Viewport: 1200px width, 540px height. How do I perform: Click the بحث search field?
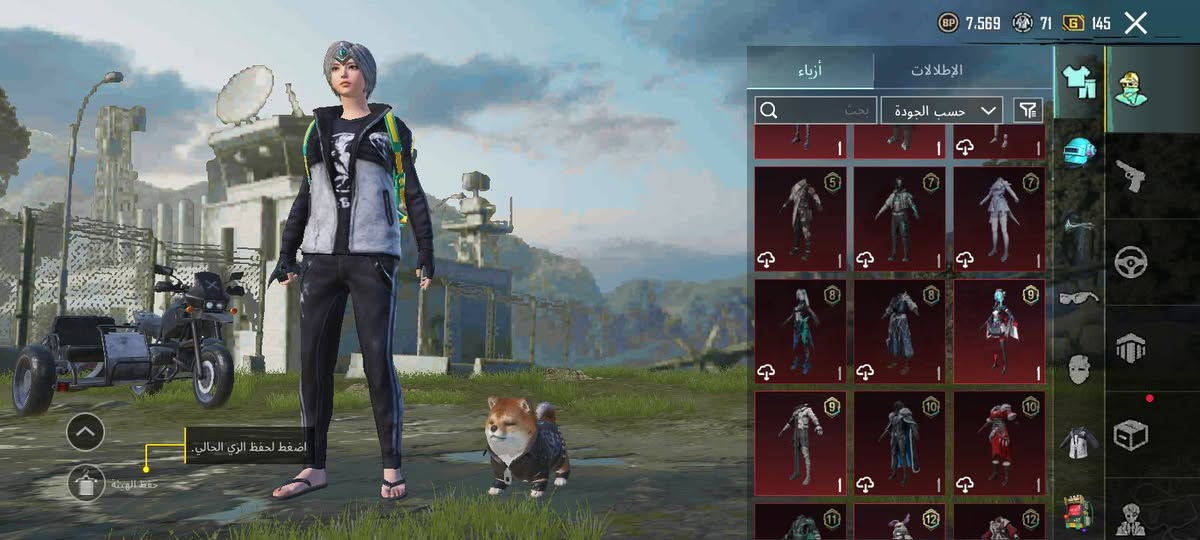pos(817,110)
